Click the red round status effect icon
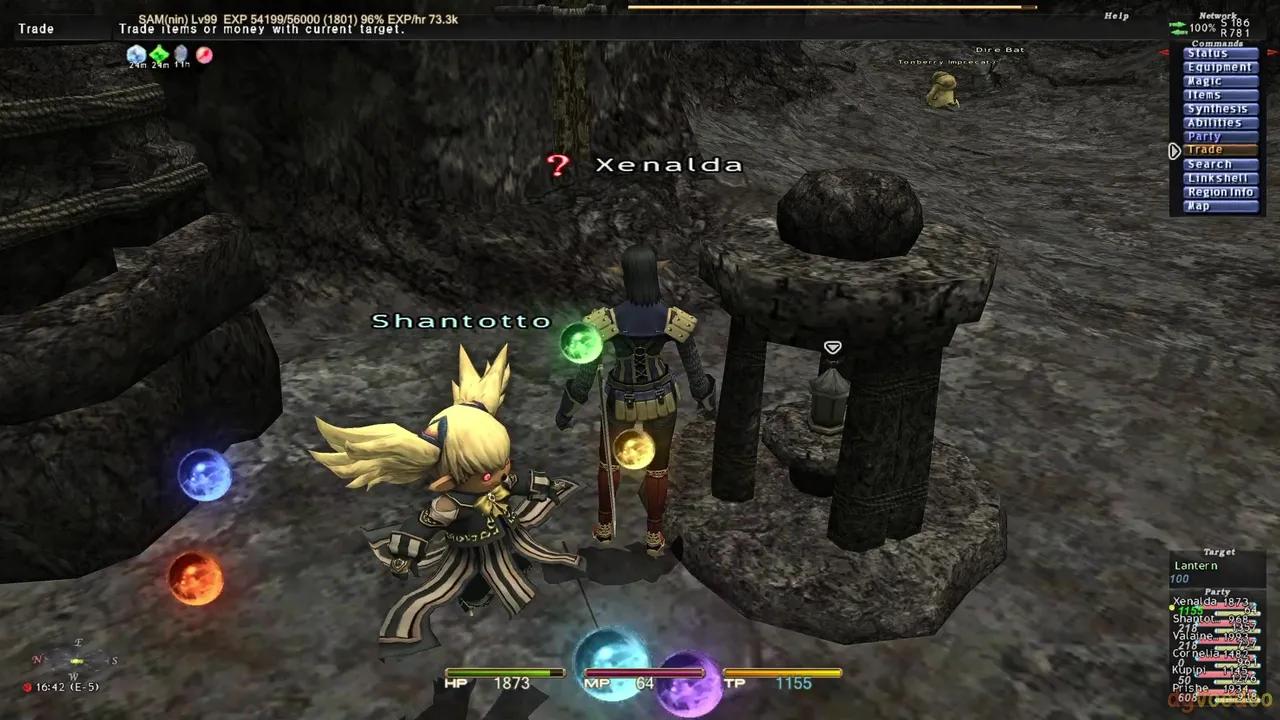The image size is (1280, 720). pos(204,55)
